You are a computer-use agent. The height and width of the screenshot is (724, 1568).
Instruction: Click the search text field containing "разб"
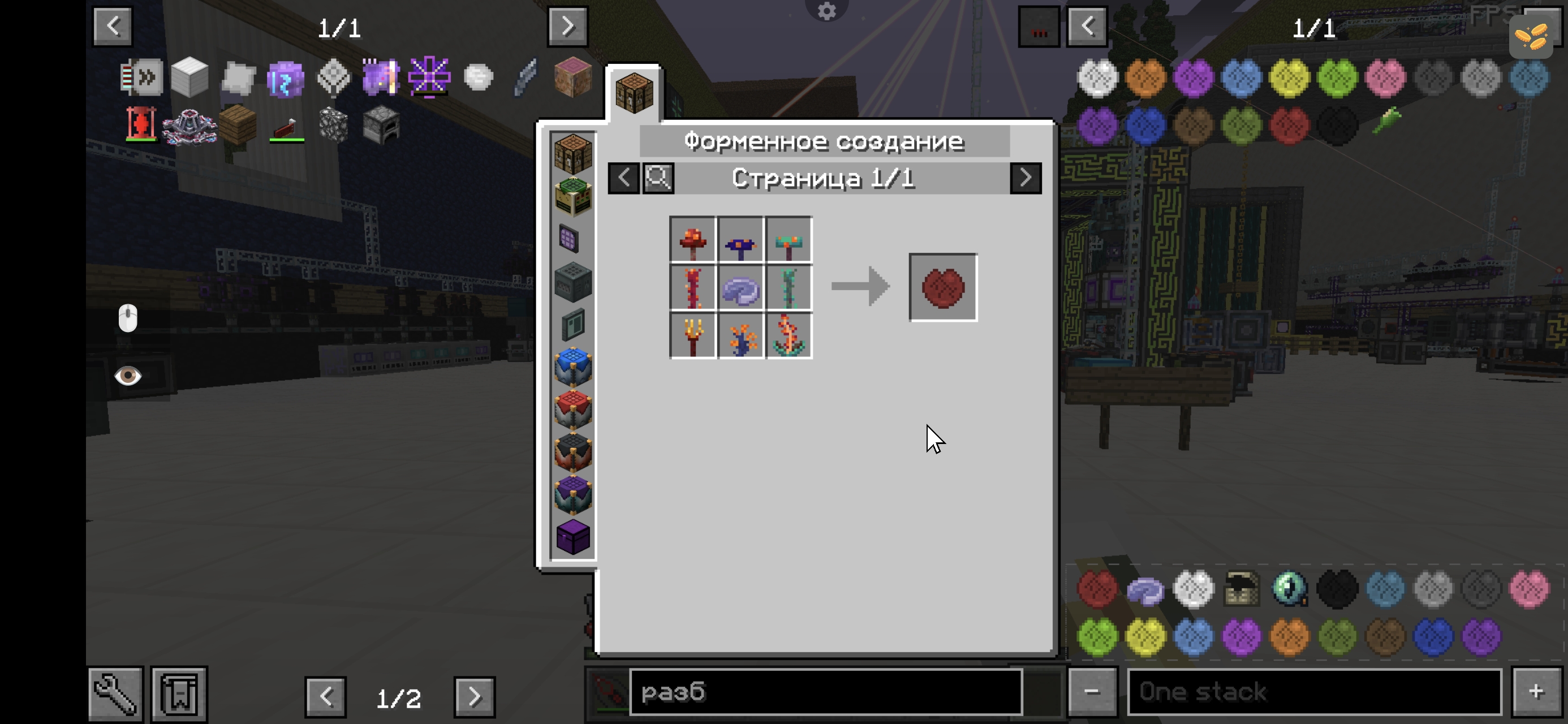tap(825, 692)
